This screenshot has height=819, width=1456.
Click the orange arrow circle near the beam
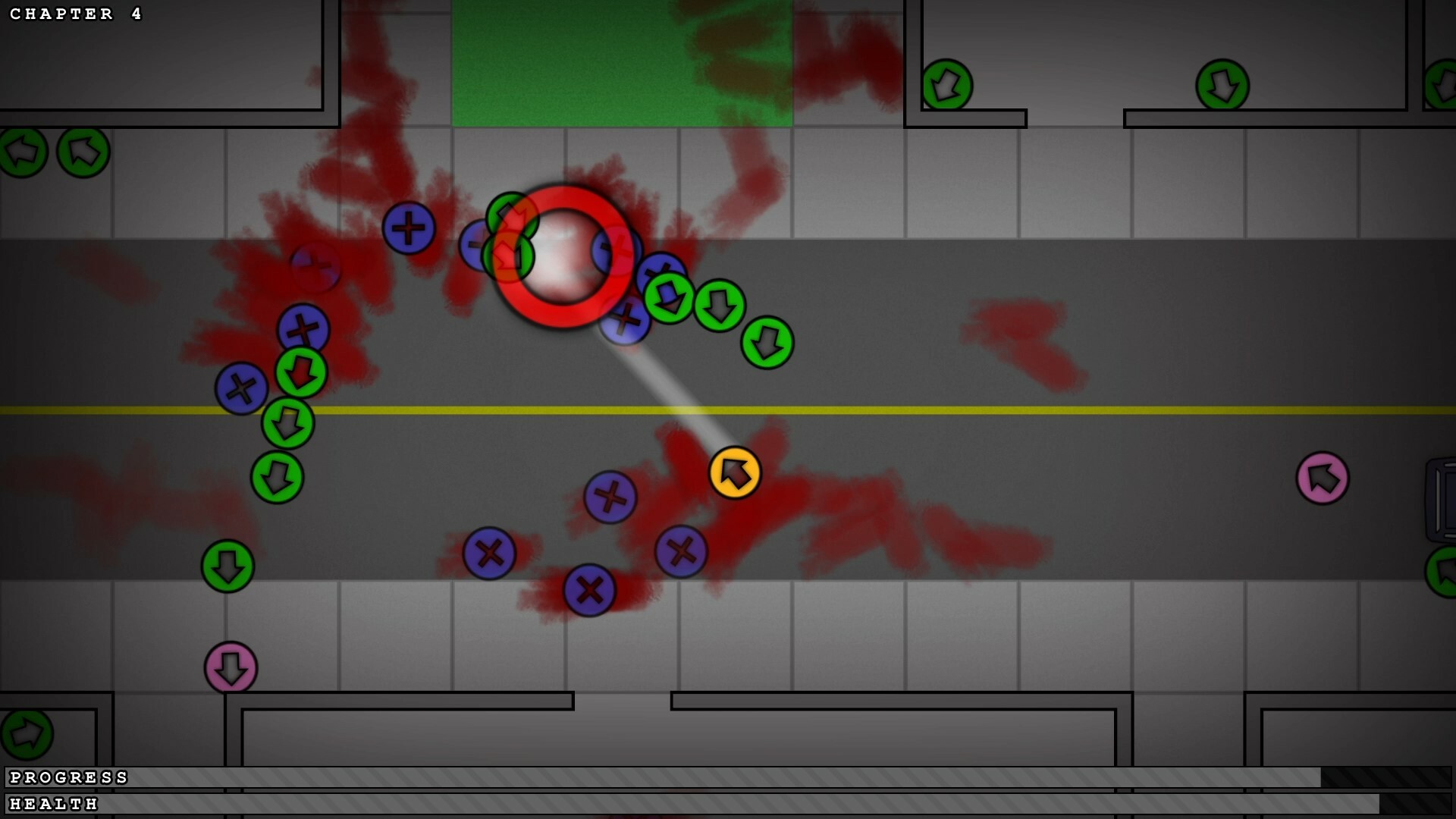coord(734,472)
